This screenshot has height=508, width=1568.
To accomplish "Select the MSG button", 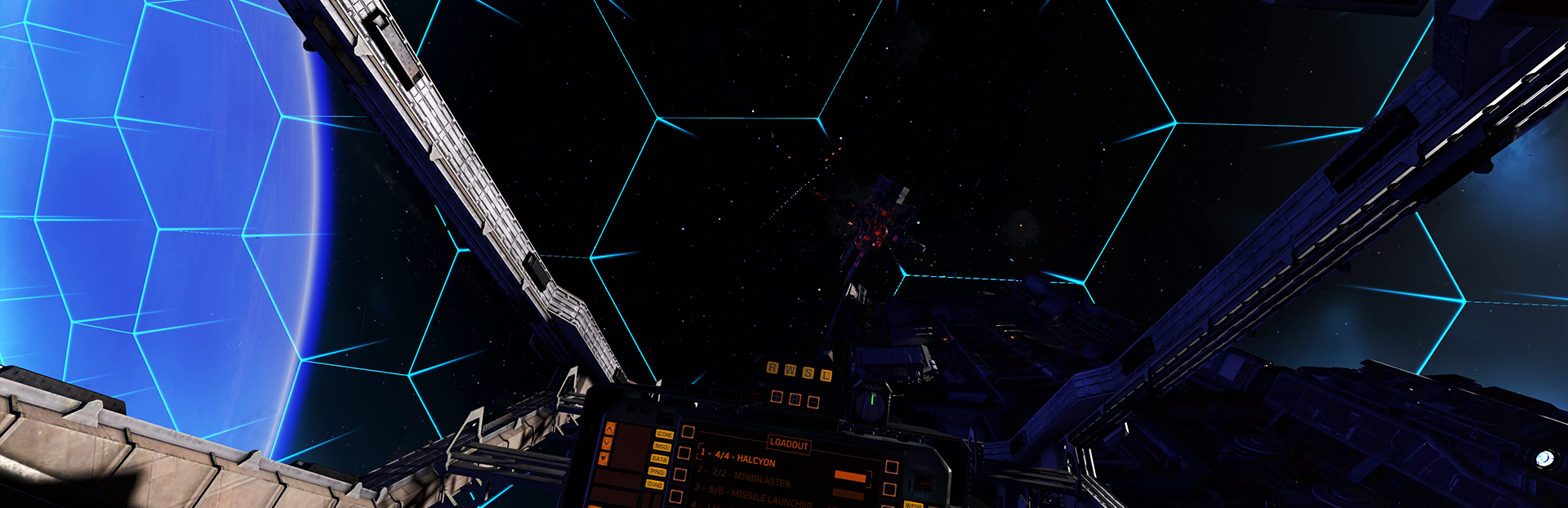I will 661,447.
